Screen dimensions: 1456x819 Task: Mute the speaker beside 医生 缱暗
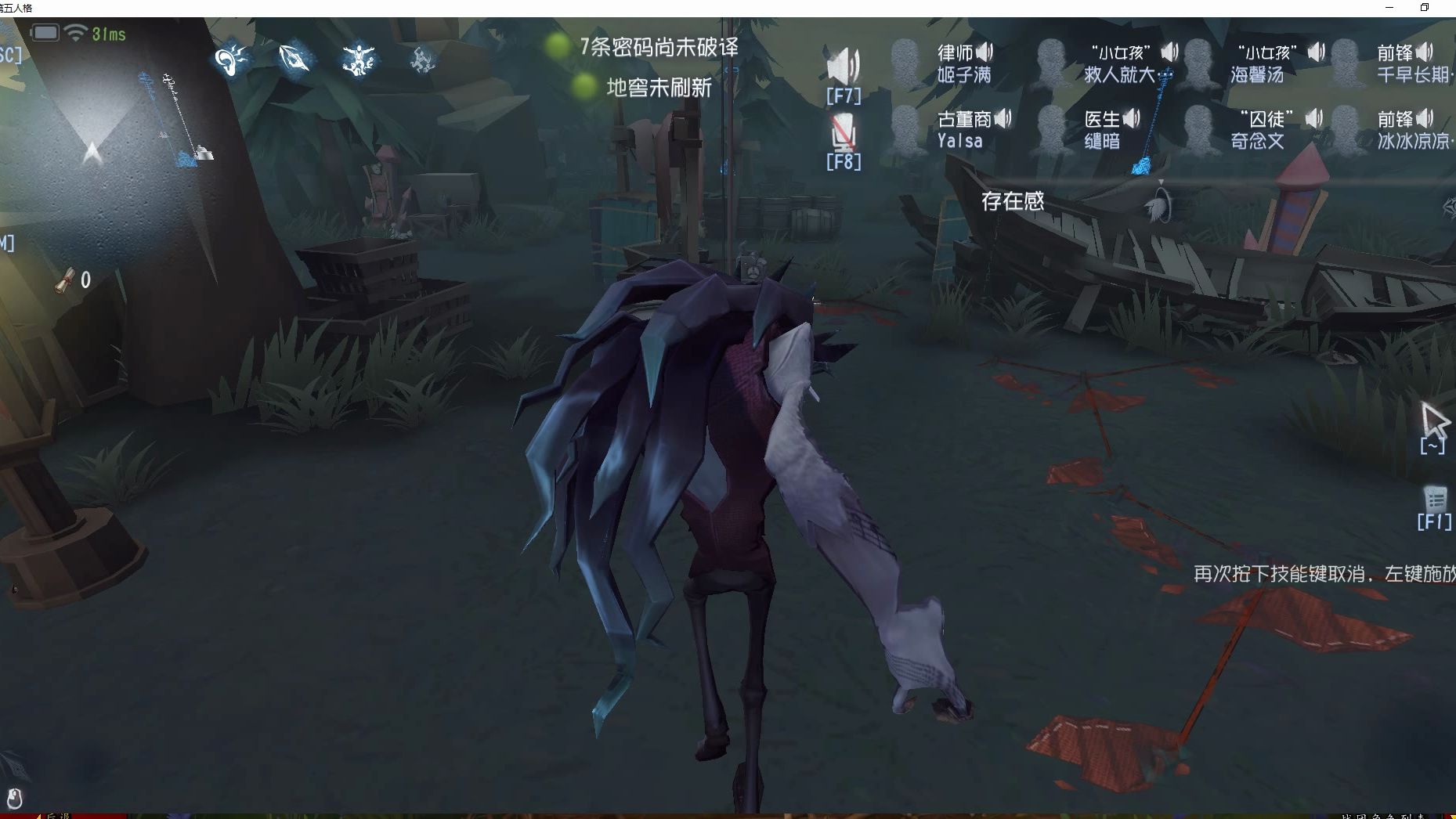(x=1130, y=118)
